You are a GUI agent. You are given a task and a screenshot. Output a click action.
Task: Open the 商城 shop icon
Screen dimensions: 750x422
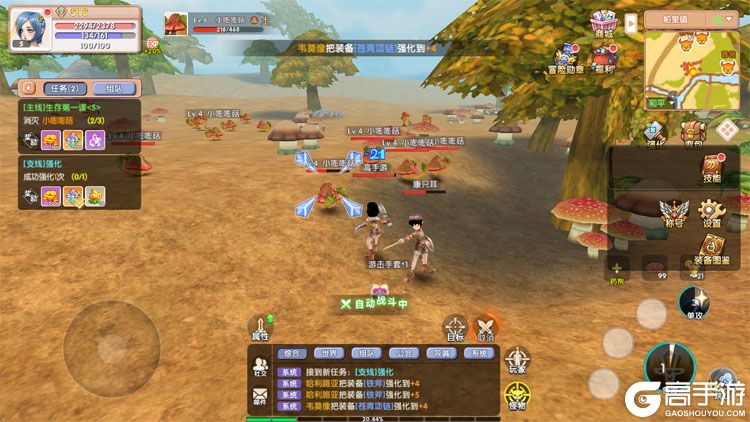pyautogui.click(x=602, y=23)
